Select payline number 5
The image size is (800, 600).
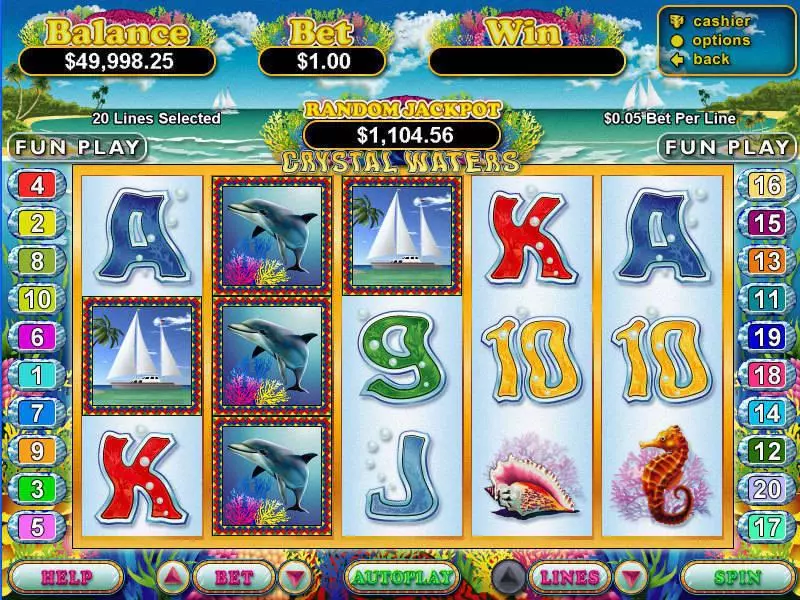point(37,526)
